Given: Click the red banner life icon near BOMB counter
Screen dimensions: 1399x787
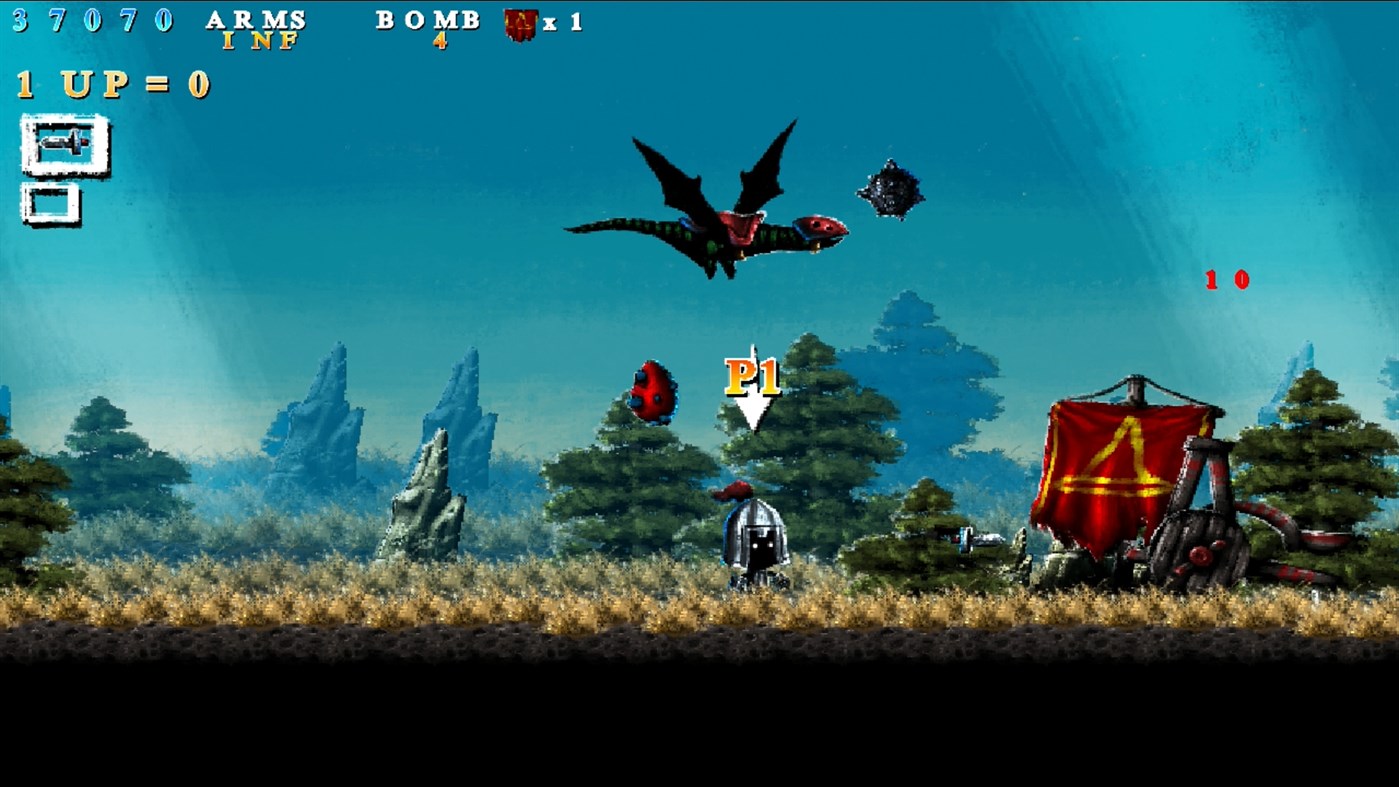Looking at the screenshot, I should point(519,23).
